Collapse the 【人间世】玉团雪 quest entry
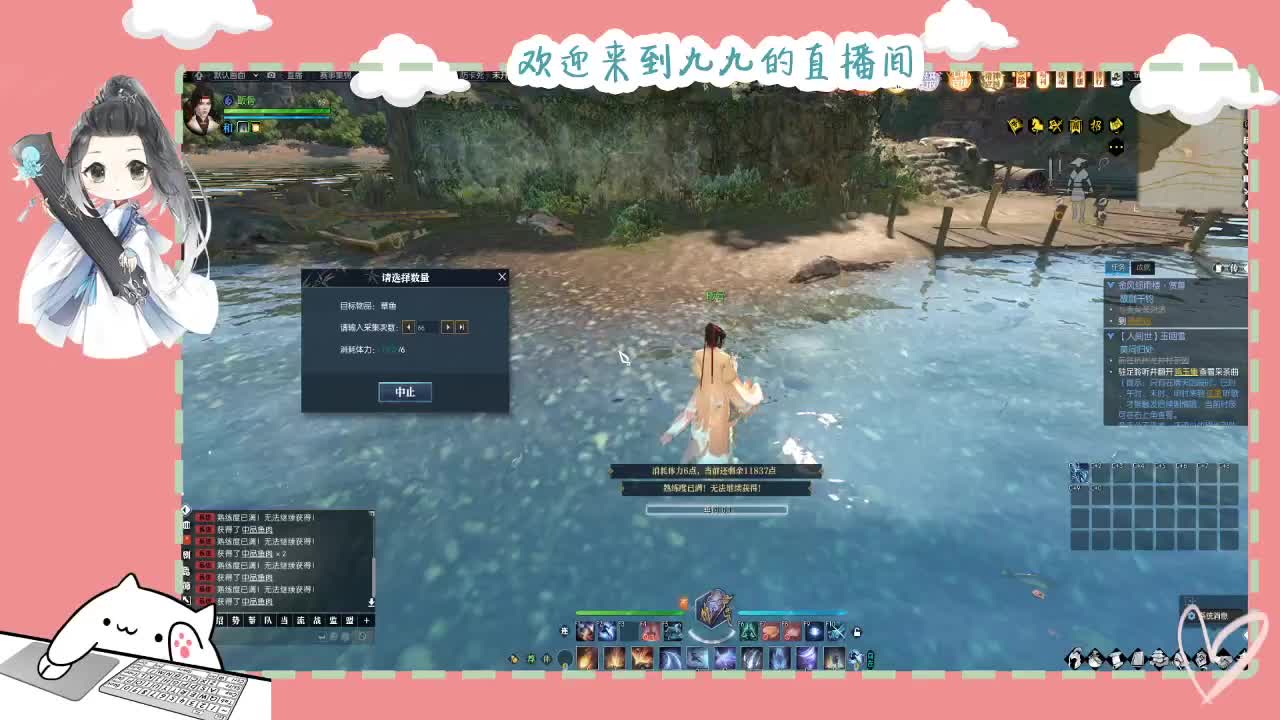 (1110, 336)
